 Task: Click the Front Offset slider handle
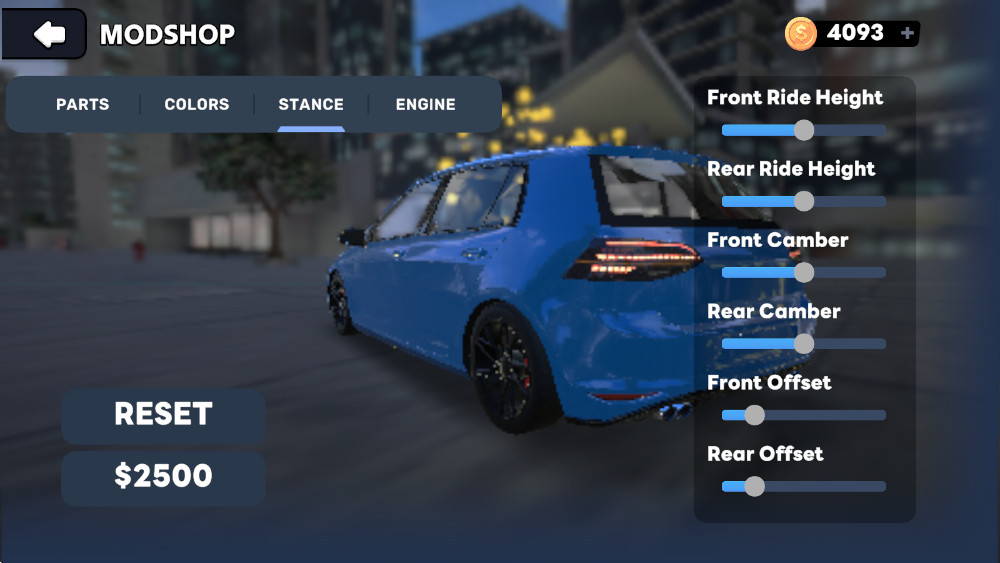coord(755,415)
